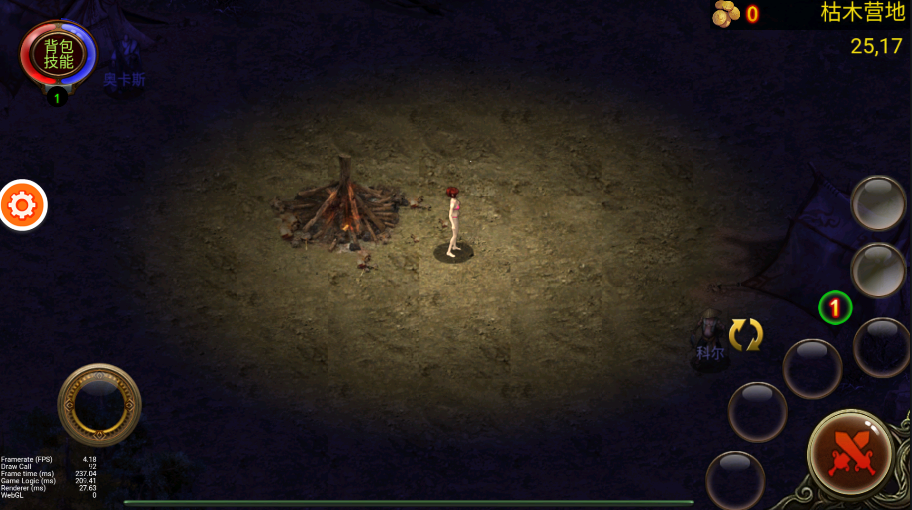Select the green-ringed number 1 badge
This screenshot has height=510, width=912.
835,307
